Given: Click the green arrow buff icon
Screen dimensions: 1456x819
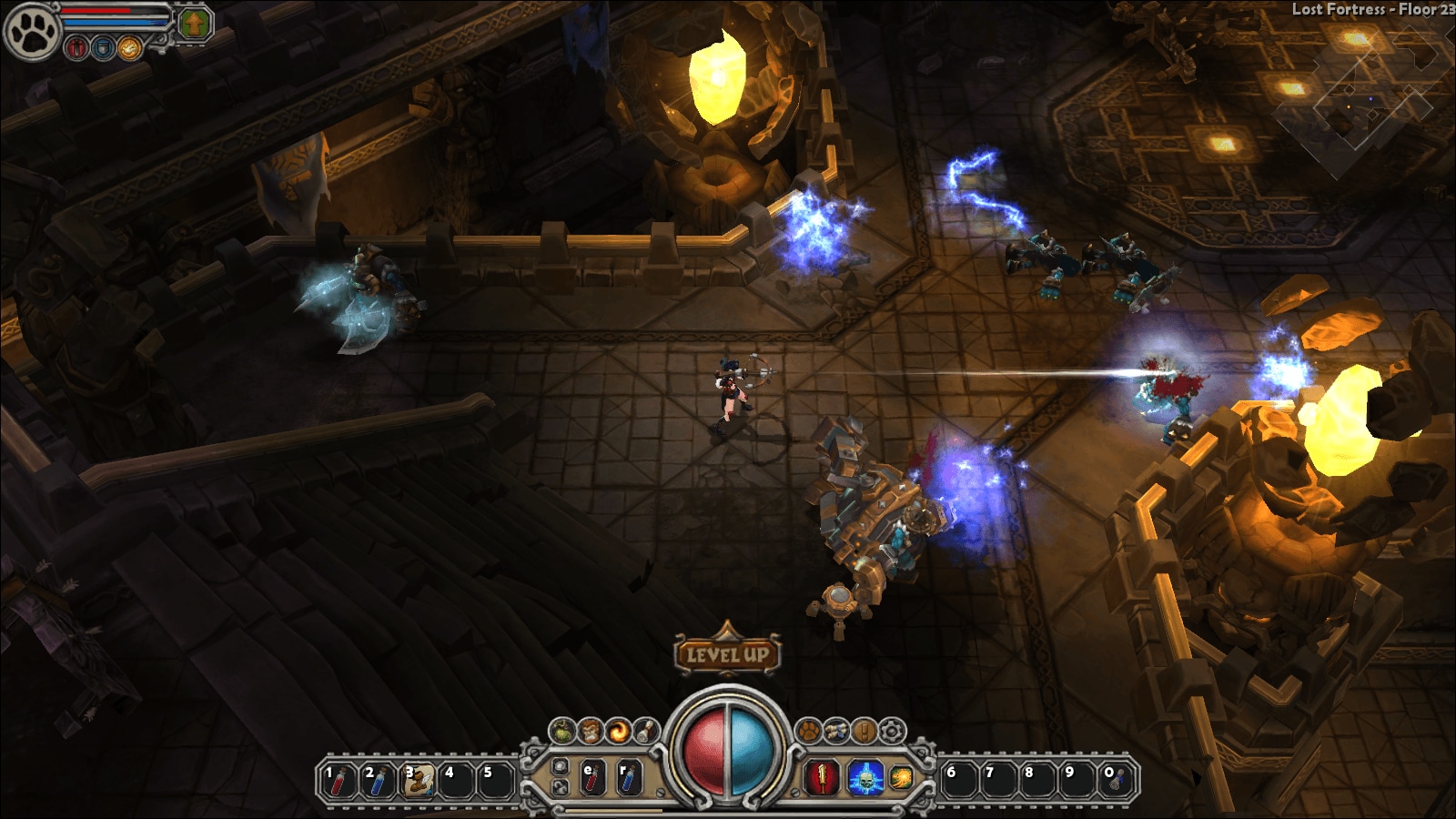Looking at the screenshot, I should [x=192, y=24].
